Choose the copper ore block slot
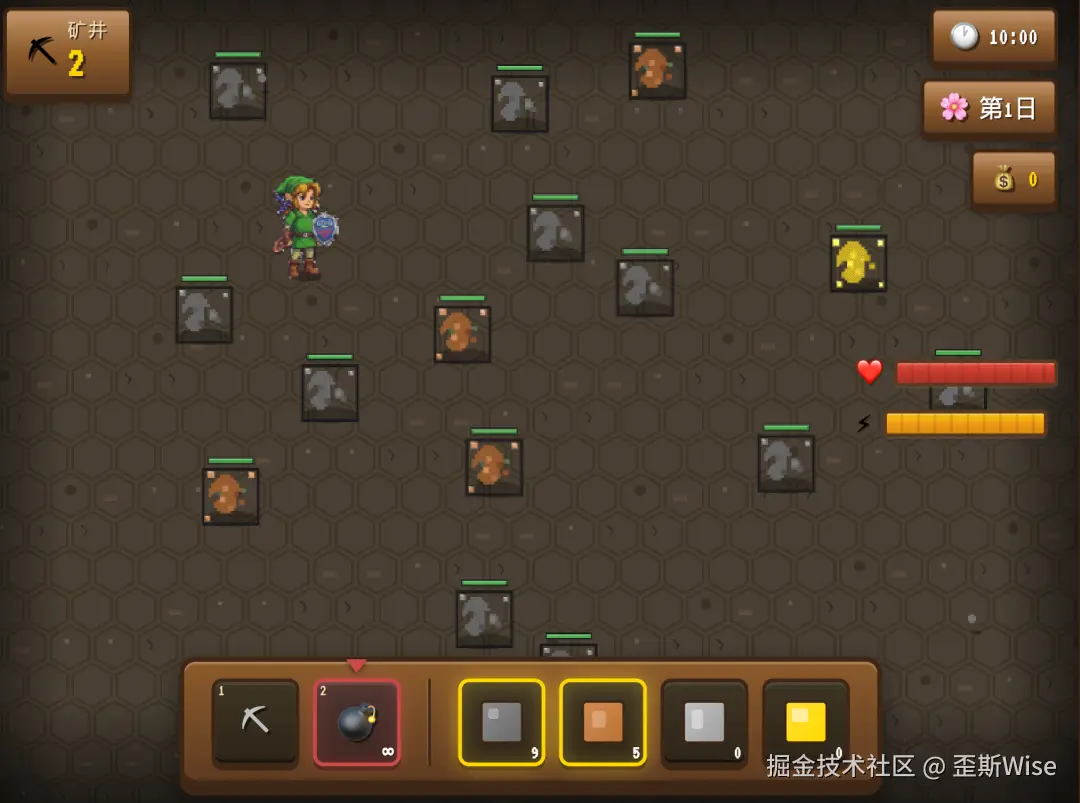Viewport: 1080px width, 803px height. (x=603, y=722)
